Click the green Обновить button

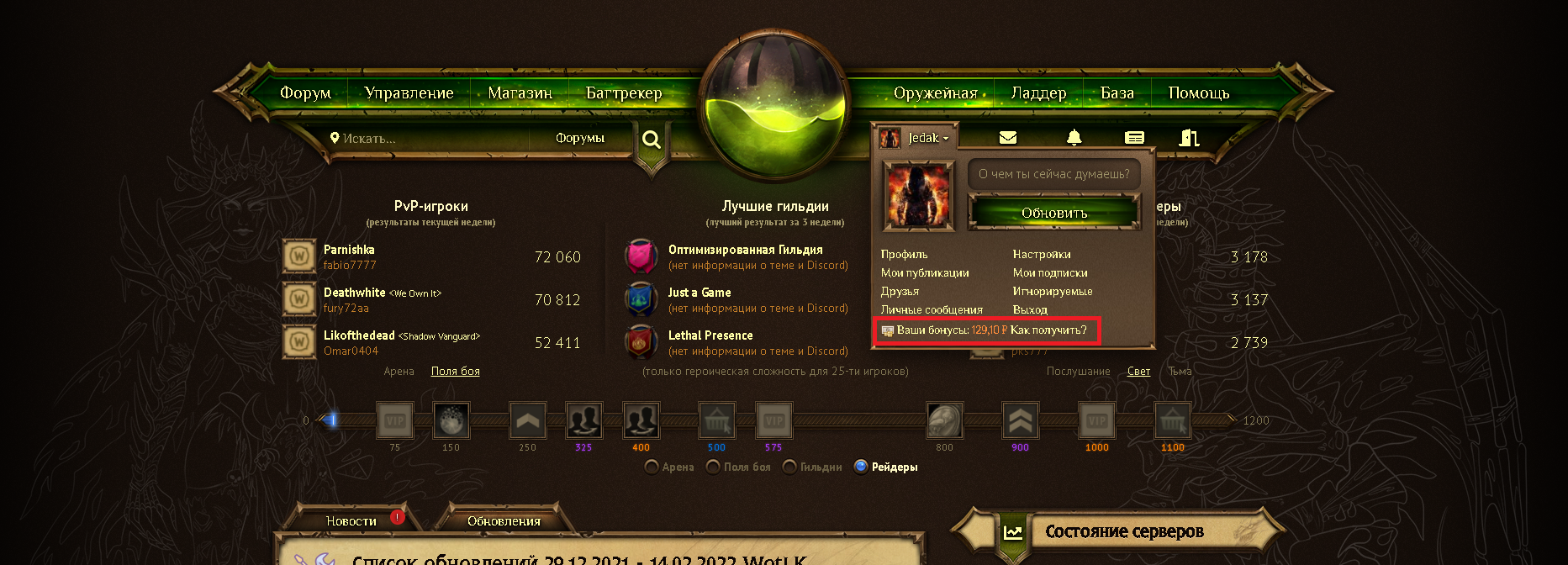(x=1054, y=213)
